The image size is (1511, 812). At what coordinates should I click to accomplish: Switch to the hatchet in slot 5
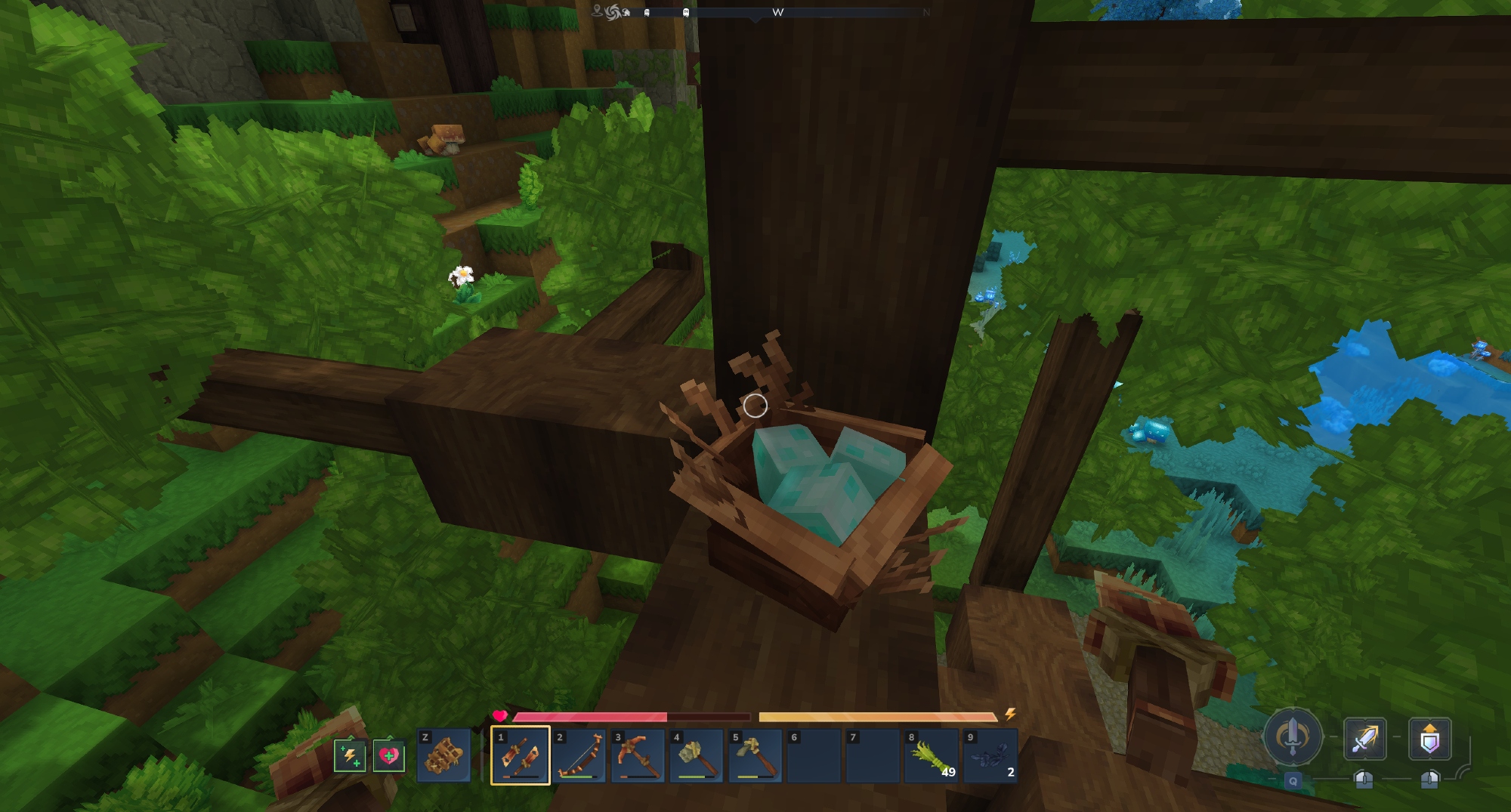[x=755, y=755]
